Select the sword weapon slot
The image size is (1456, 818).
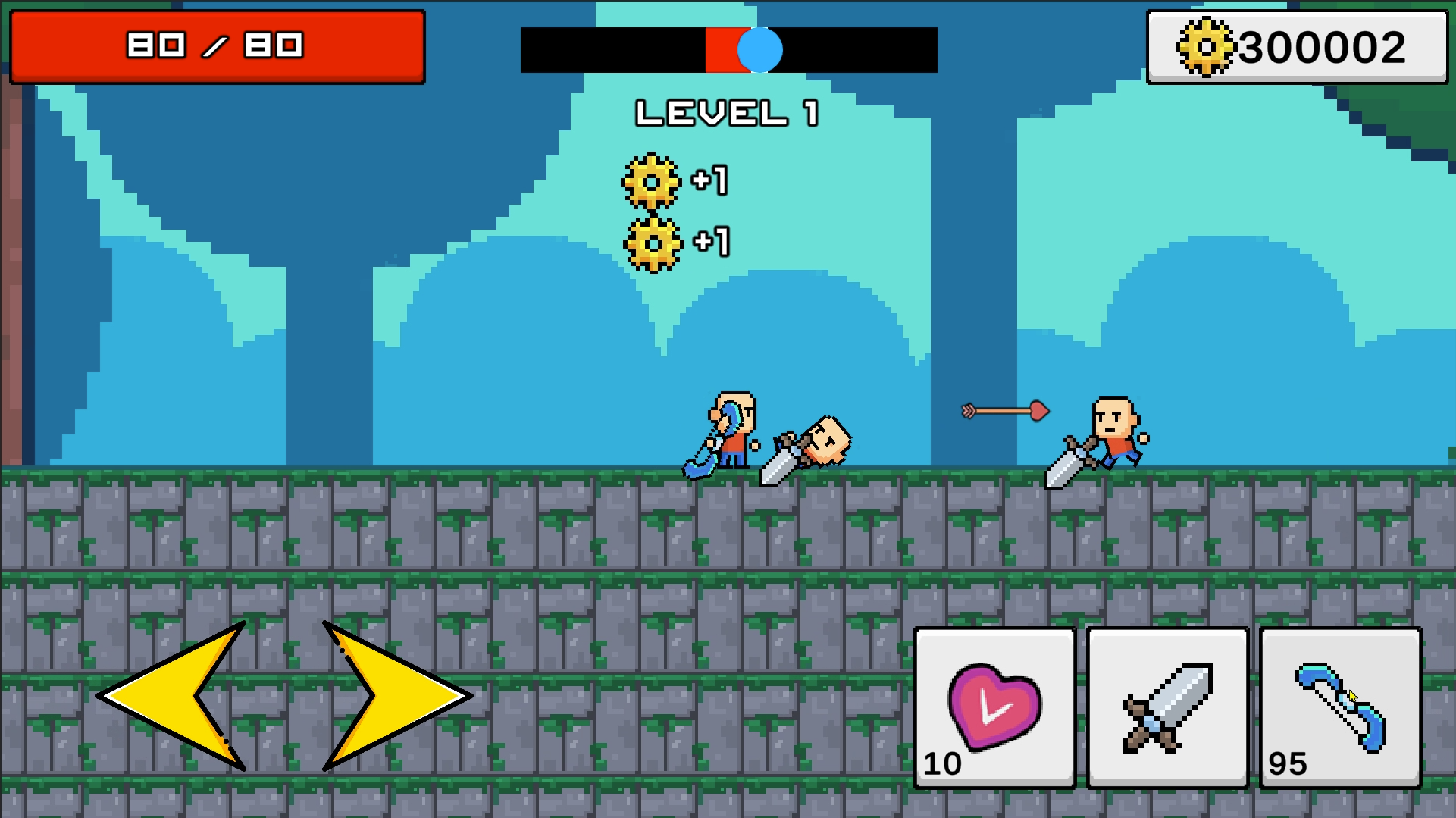coord(1166,709)
